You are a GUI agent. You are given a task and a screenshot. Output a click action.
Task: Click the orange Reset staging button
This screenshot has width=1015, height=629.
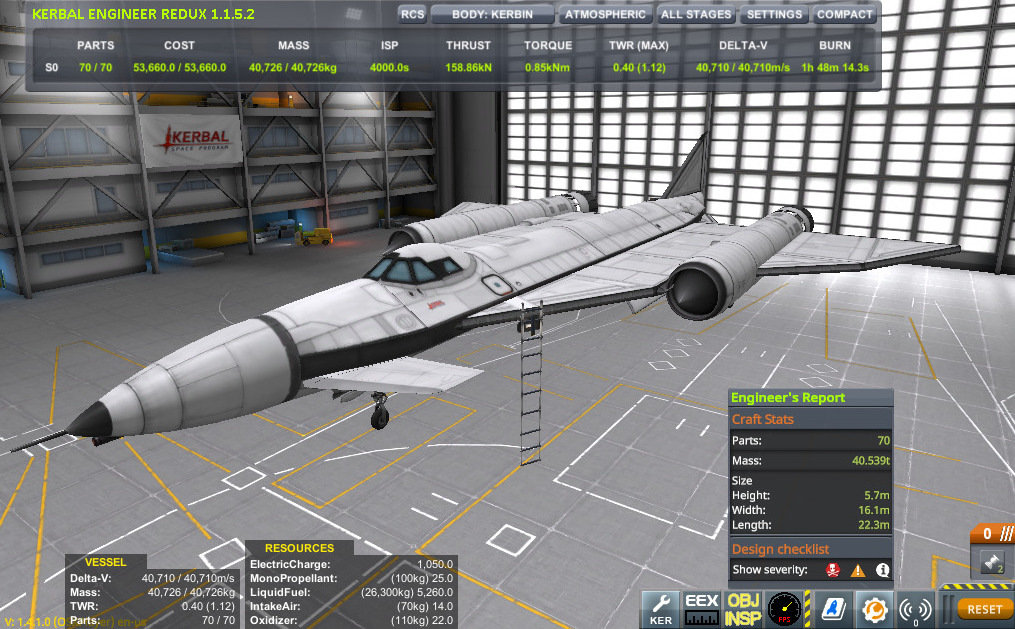click(984, 608)
